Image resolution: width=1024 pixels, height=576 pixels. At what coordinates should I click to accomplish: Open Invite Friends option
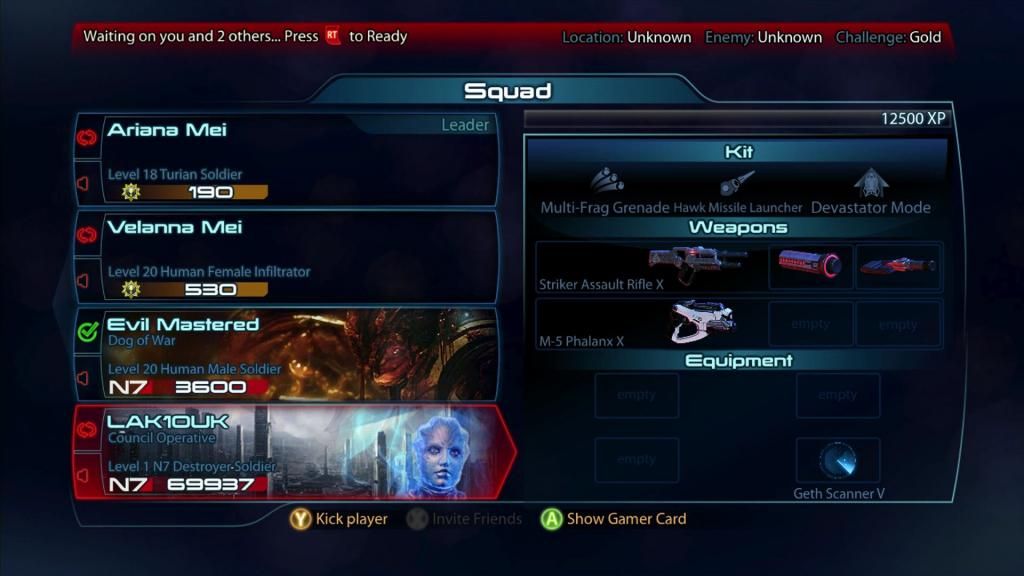coord(465,519)
